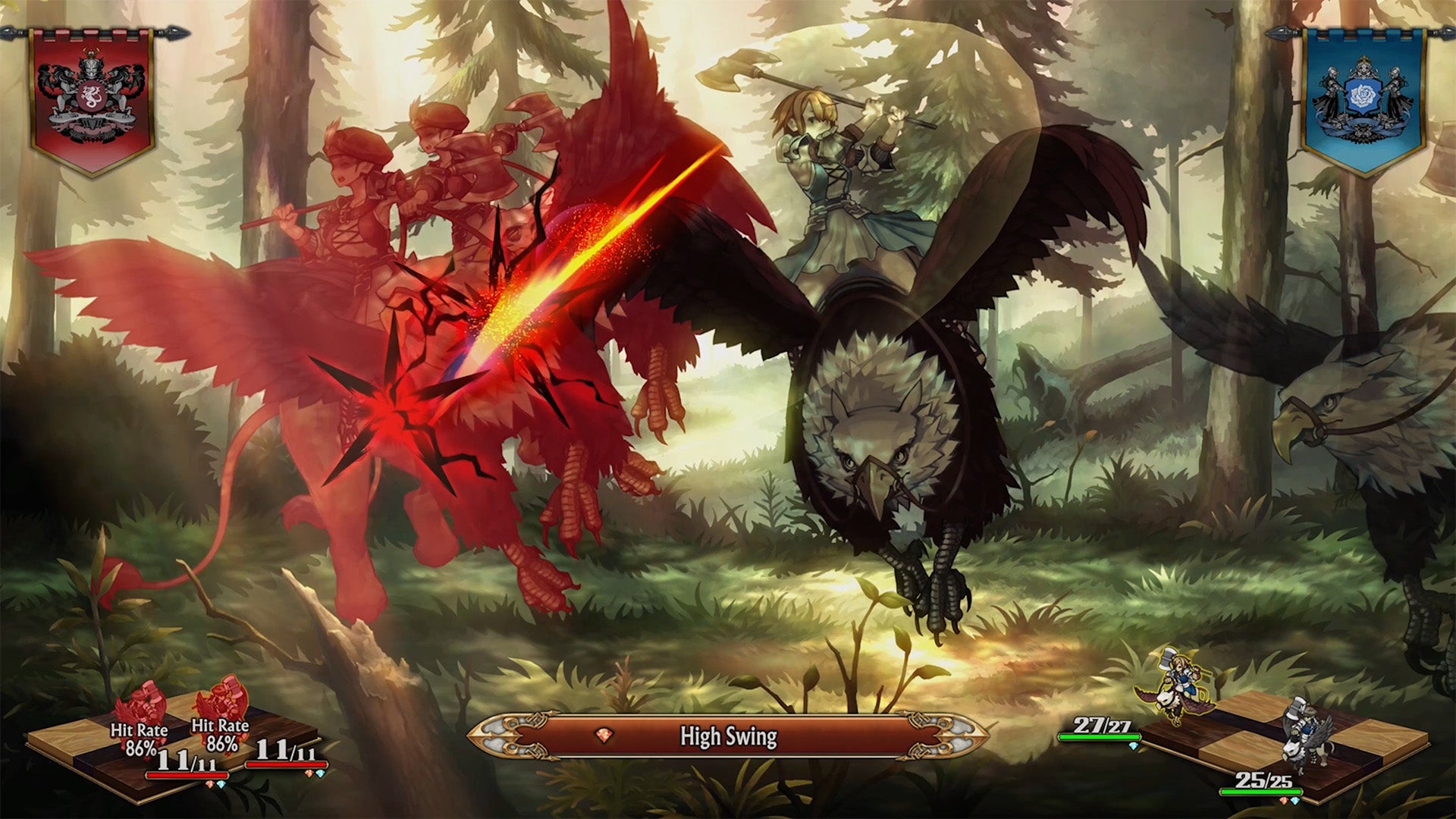
Task: Expand the left Hit Rate 86% display
Action: click(x=140, y=736)
